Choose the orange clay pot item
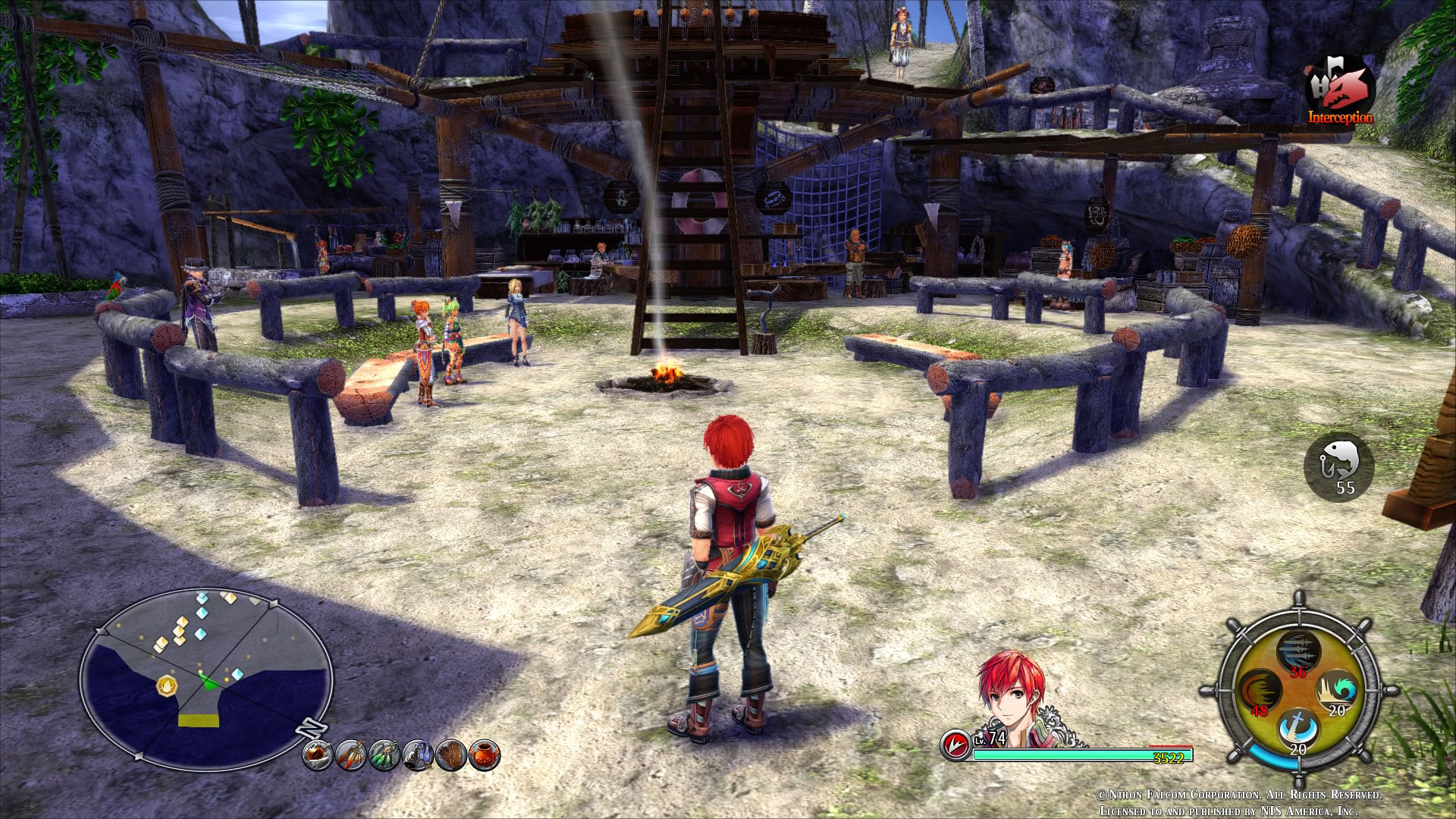The height and width of the screenshot is (819, 1456). (485, 755)
